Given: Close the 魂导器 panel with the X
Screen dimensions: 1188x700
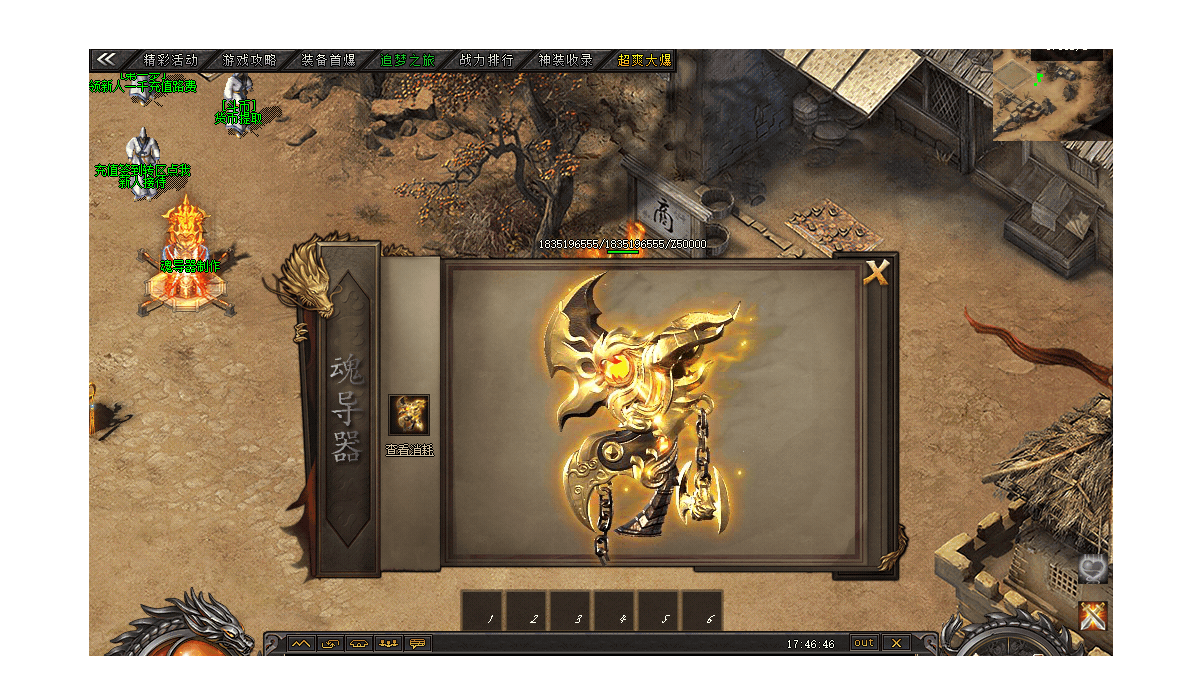Looking at the screenshot, I should pos(876,273).
